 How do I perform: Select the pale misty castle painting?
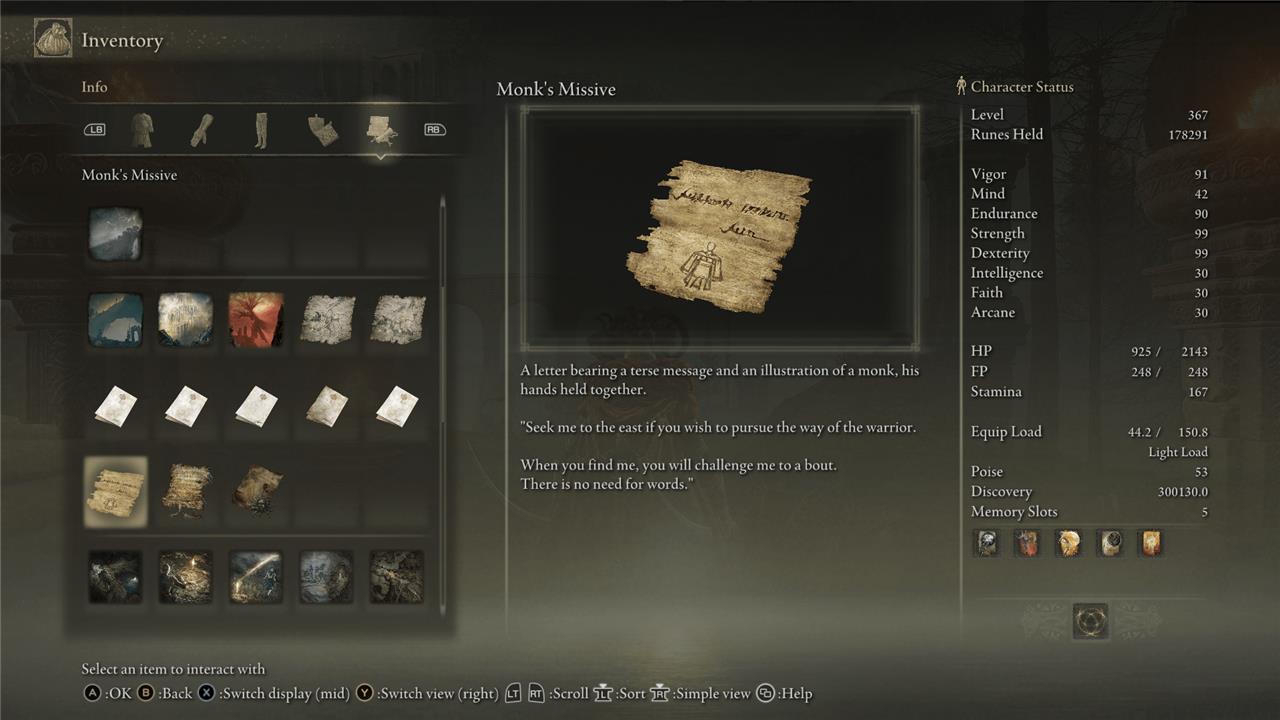186,320
